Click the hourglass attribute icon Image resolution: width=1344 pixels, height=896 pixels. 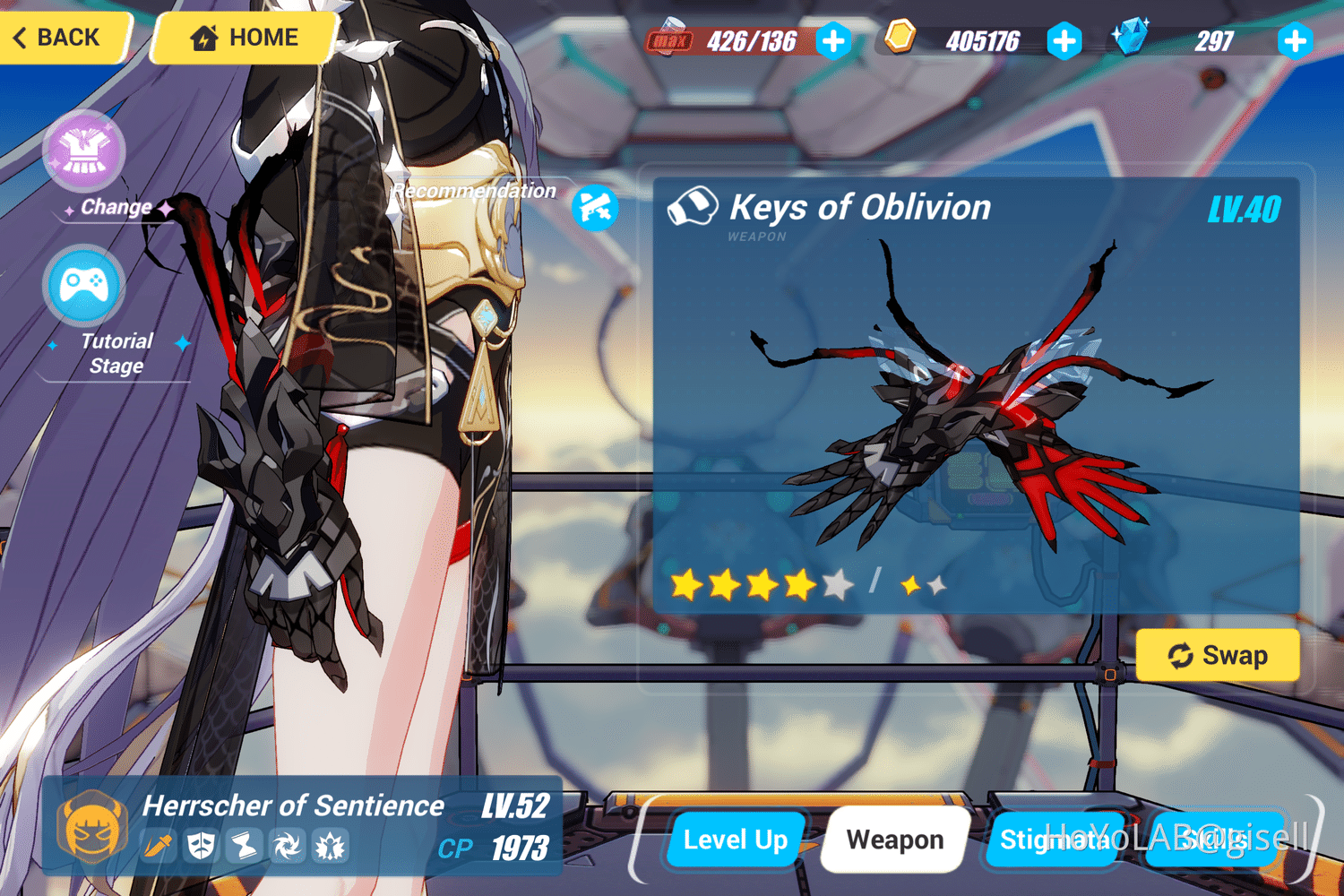pyautogui.click(x=244, y=846)
